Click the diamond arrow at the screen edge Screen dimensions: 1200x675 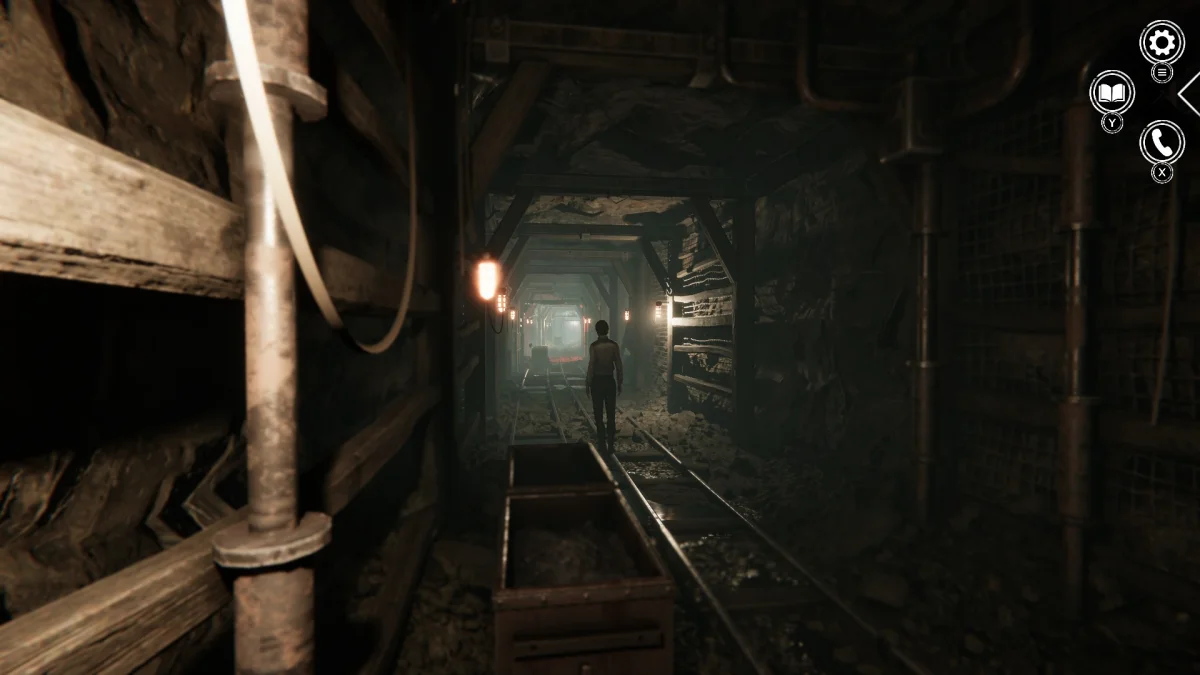1191,93
